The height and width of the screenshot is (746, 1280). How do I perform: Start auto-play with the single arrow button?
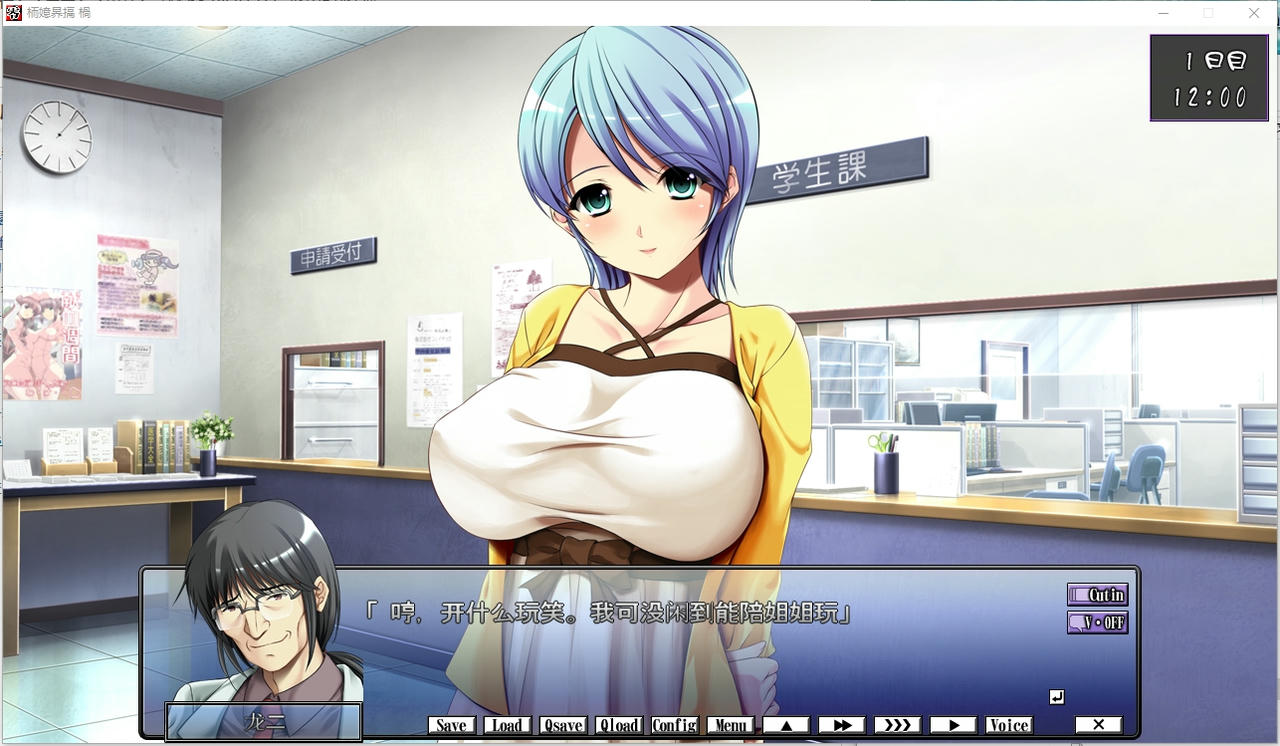click(953, 725)
